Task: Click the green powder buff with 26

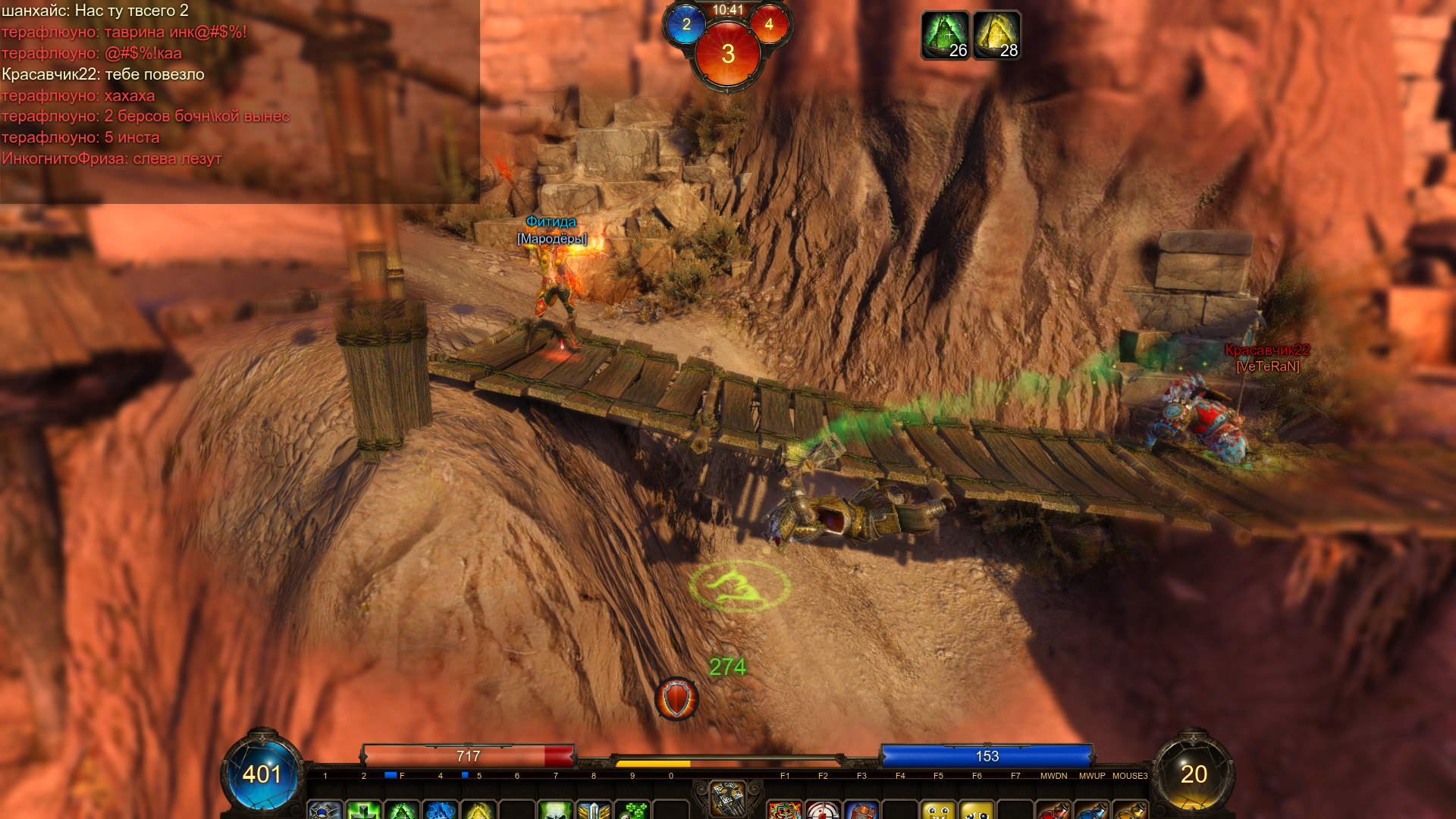Action: pos(945,35)
